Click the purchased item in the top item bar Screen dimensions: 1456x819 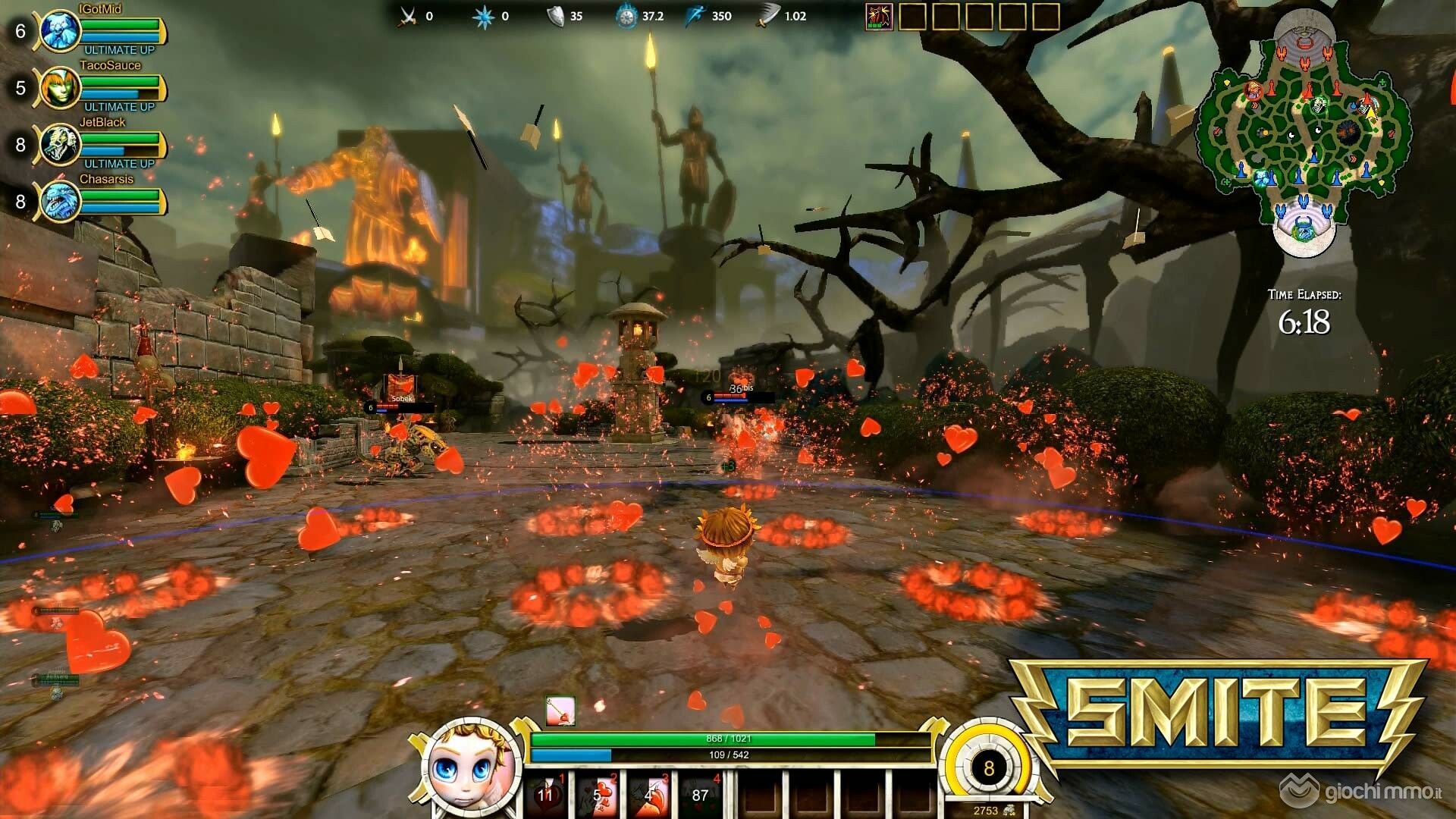pos(879,16)
